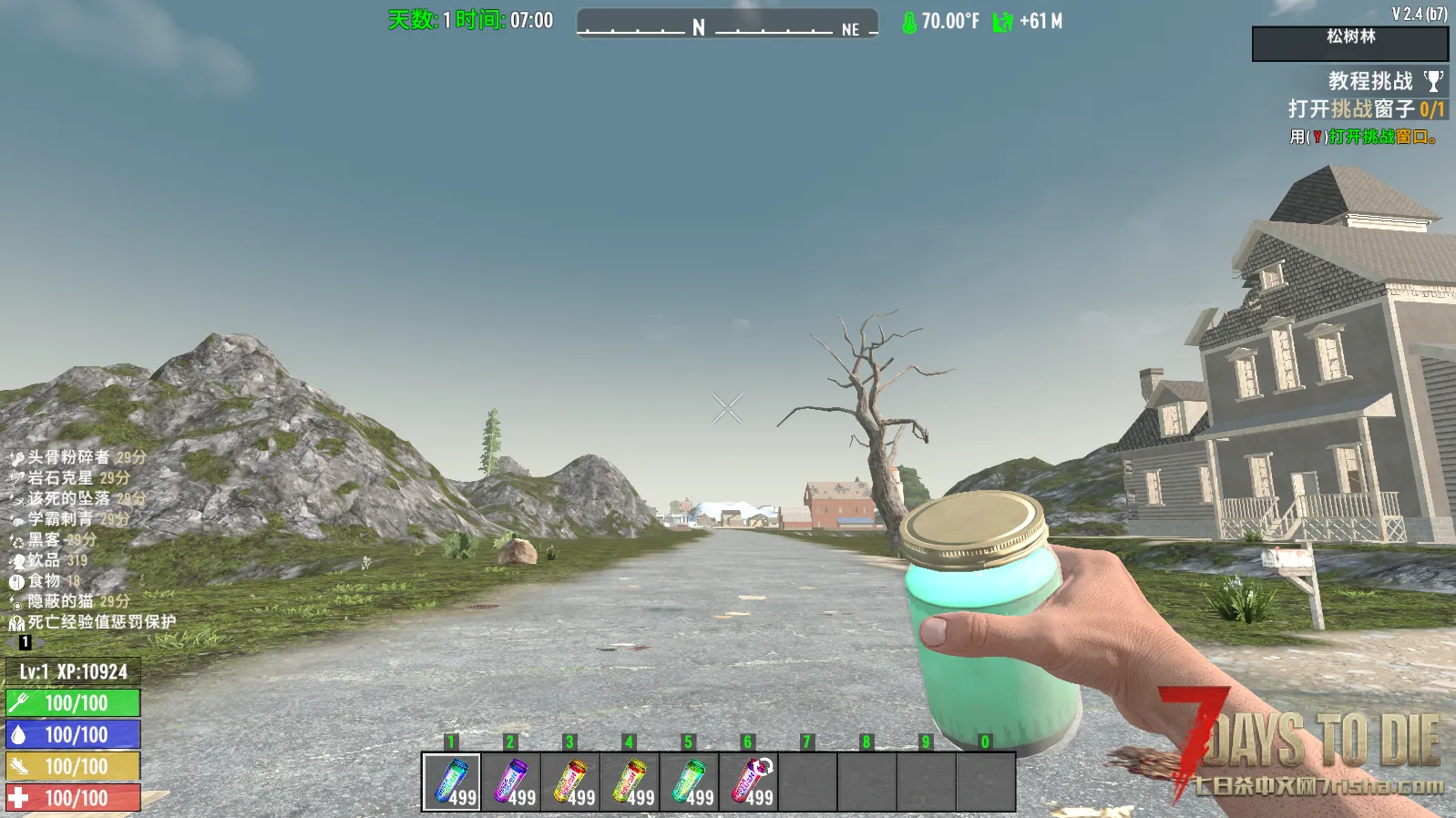1456x818 pixels.
Task: Select the purple can in hotbar slot 2
Action: pyautogui.click(x=511, y=782)
